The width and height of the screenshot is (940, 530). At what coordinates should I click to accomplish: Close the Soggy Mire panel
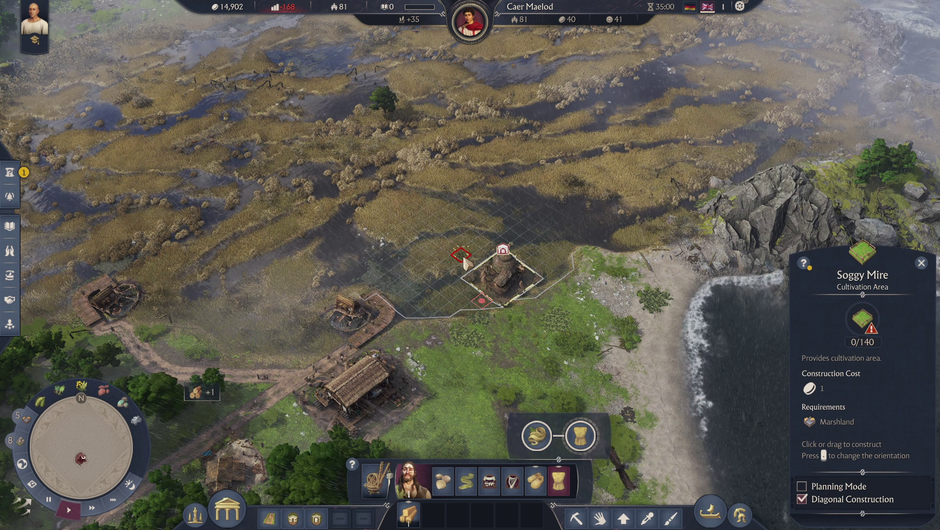tap(921, 263)
